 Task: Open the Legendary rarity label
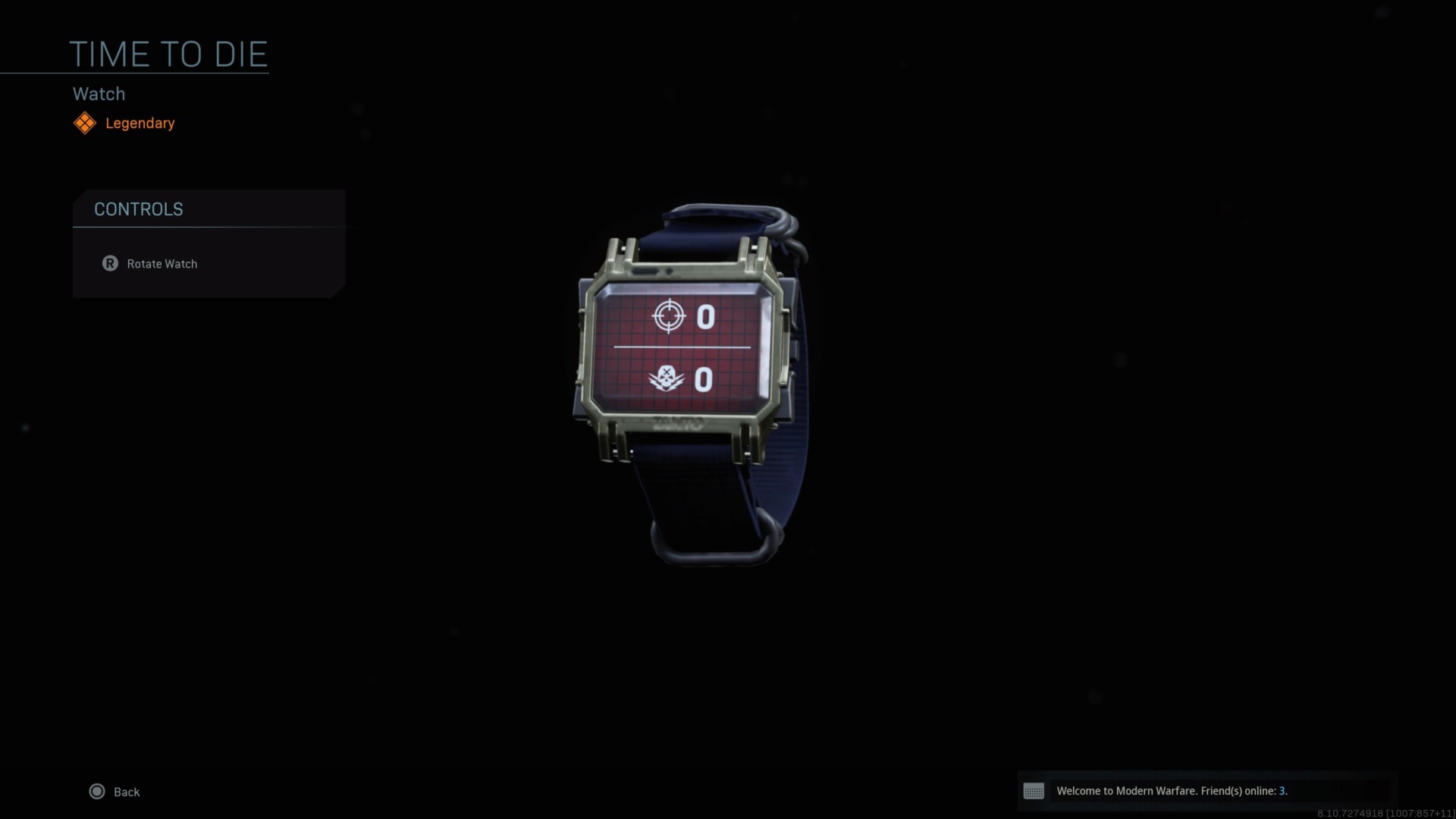[140, 123]
